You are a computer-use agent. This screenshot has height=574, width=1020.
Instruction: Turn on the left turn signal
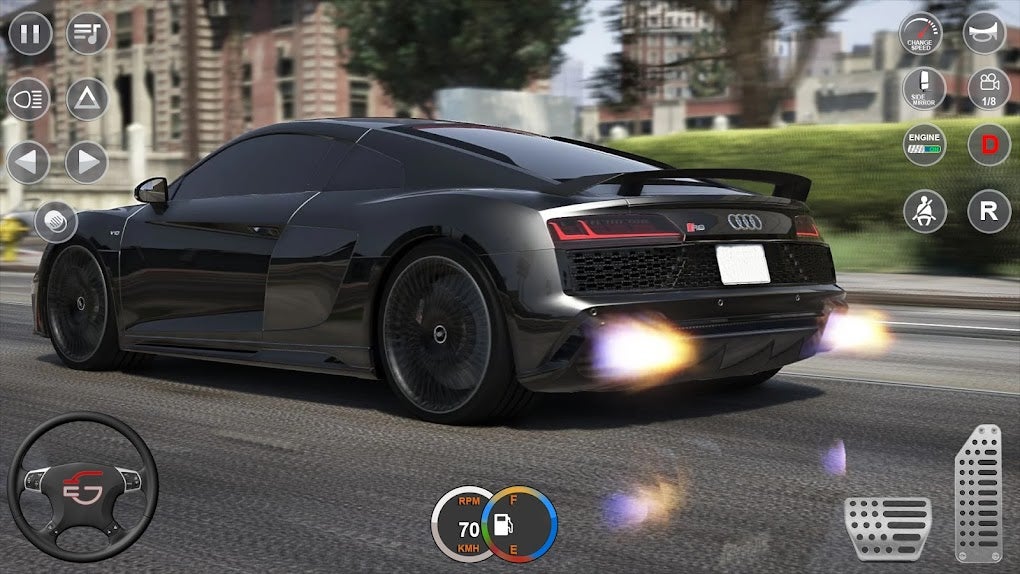[x=29, y=162]
